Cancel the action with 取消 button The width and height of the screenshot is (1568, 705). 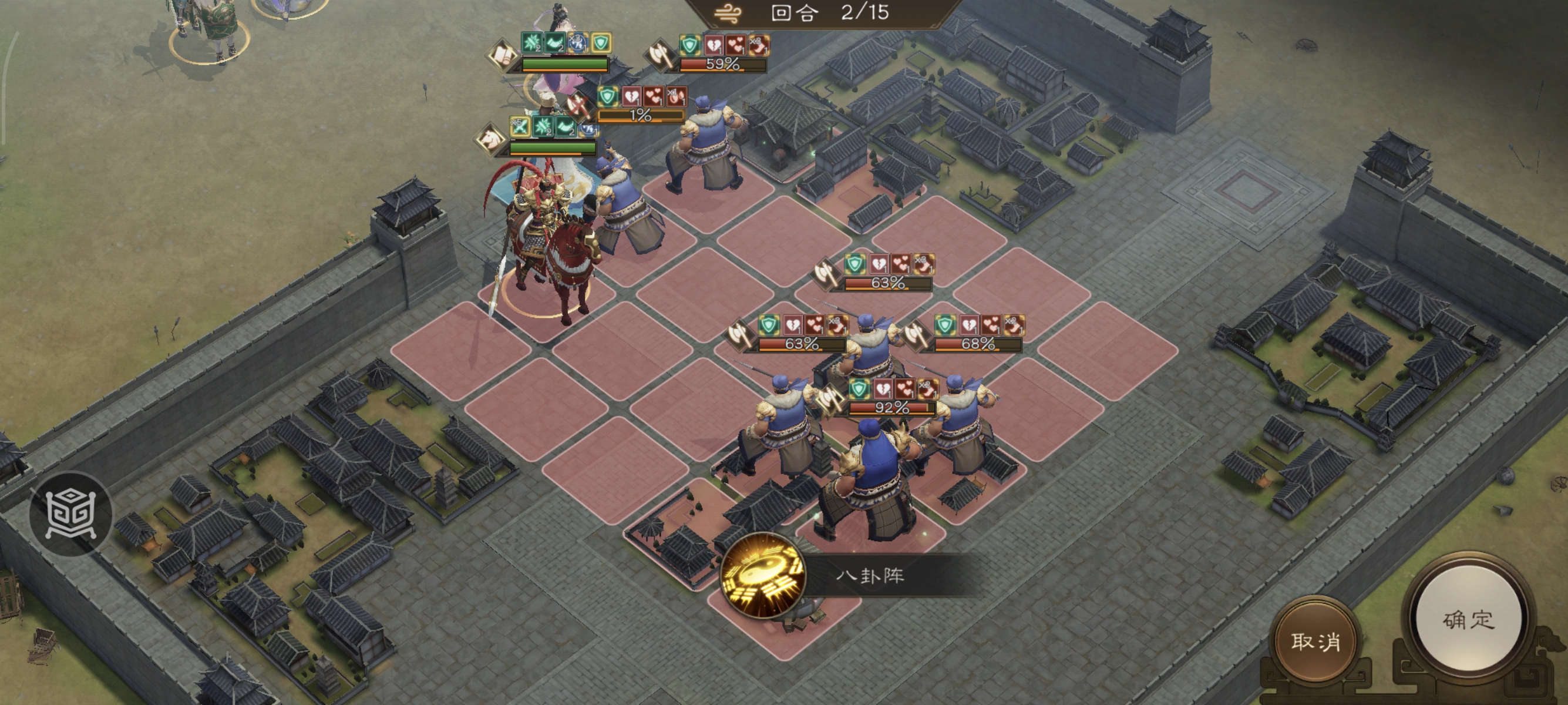1315,641
